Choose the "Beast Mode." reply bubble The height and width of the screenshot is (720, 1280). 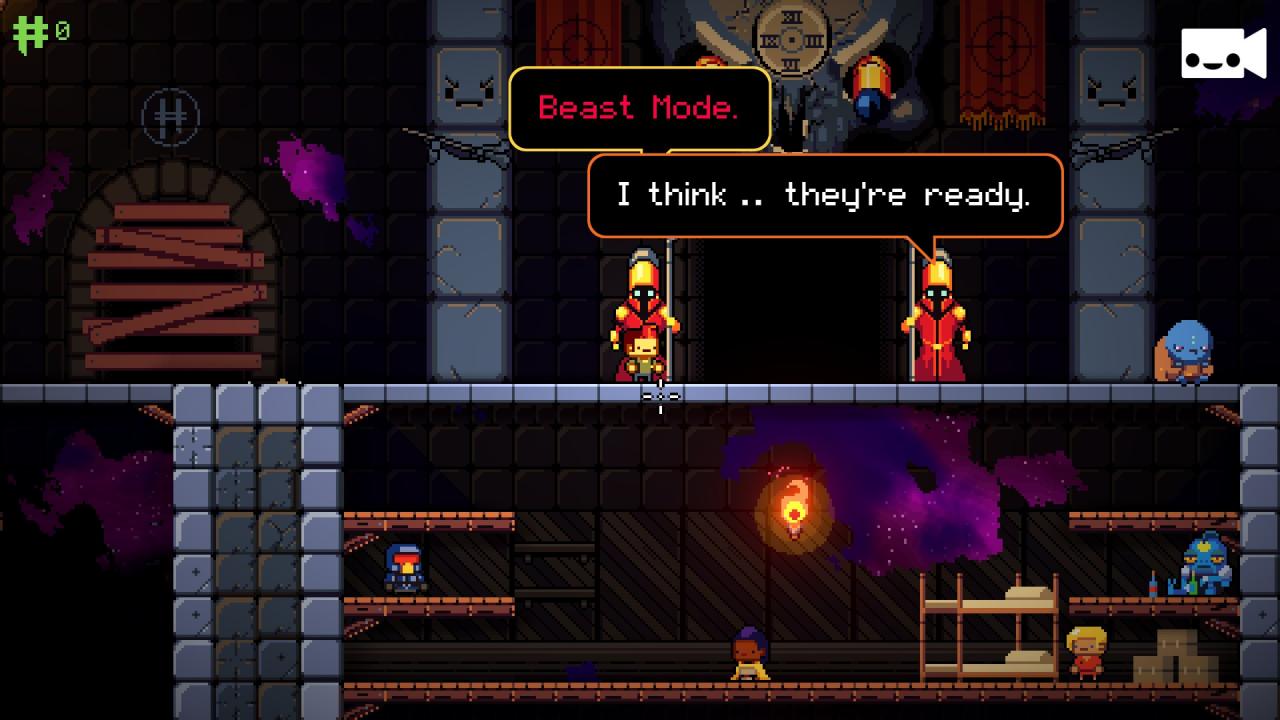click(x=639, y=108)
